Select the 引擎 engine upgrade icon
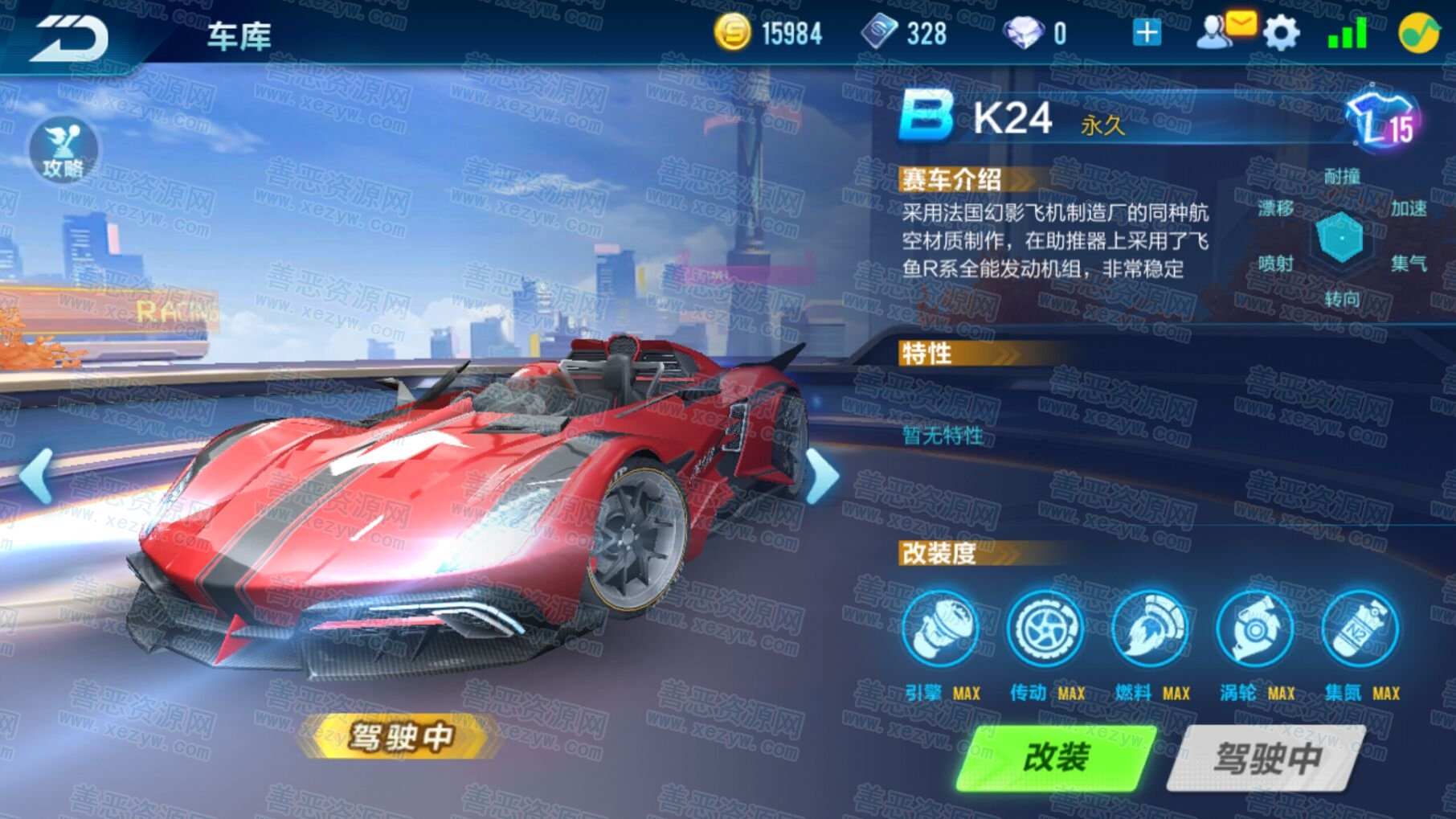The image size is (1456, 819). coord(939,629)
